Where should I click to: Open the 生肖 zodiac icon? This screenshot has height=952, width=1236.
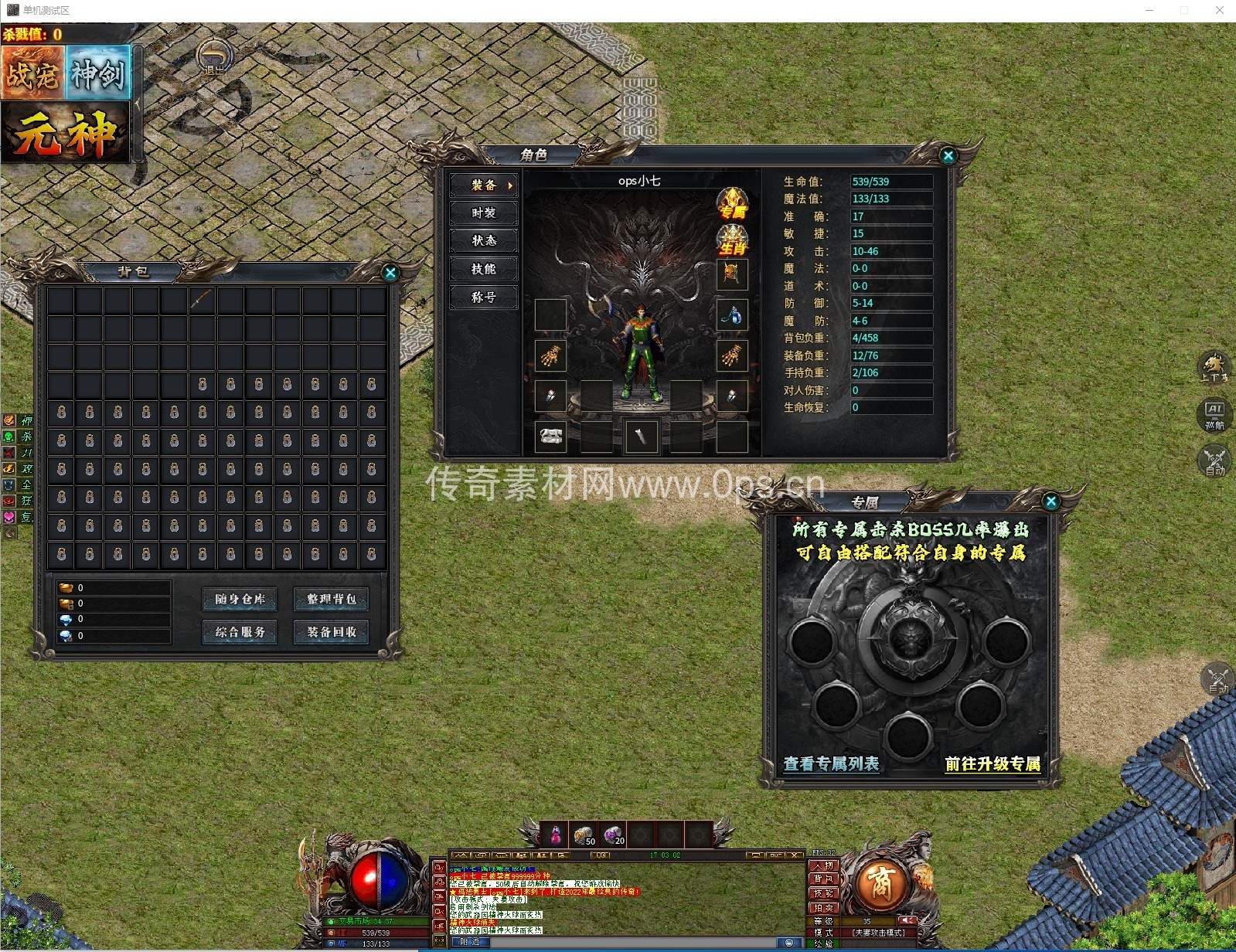coord(732,240)
